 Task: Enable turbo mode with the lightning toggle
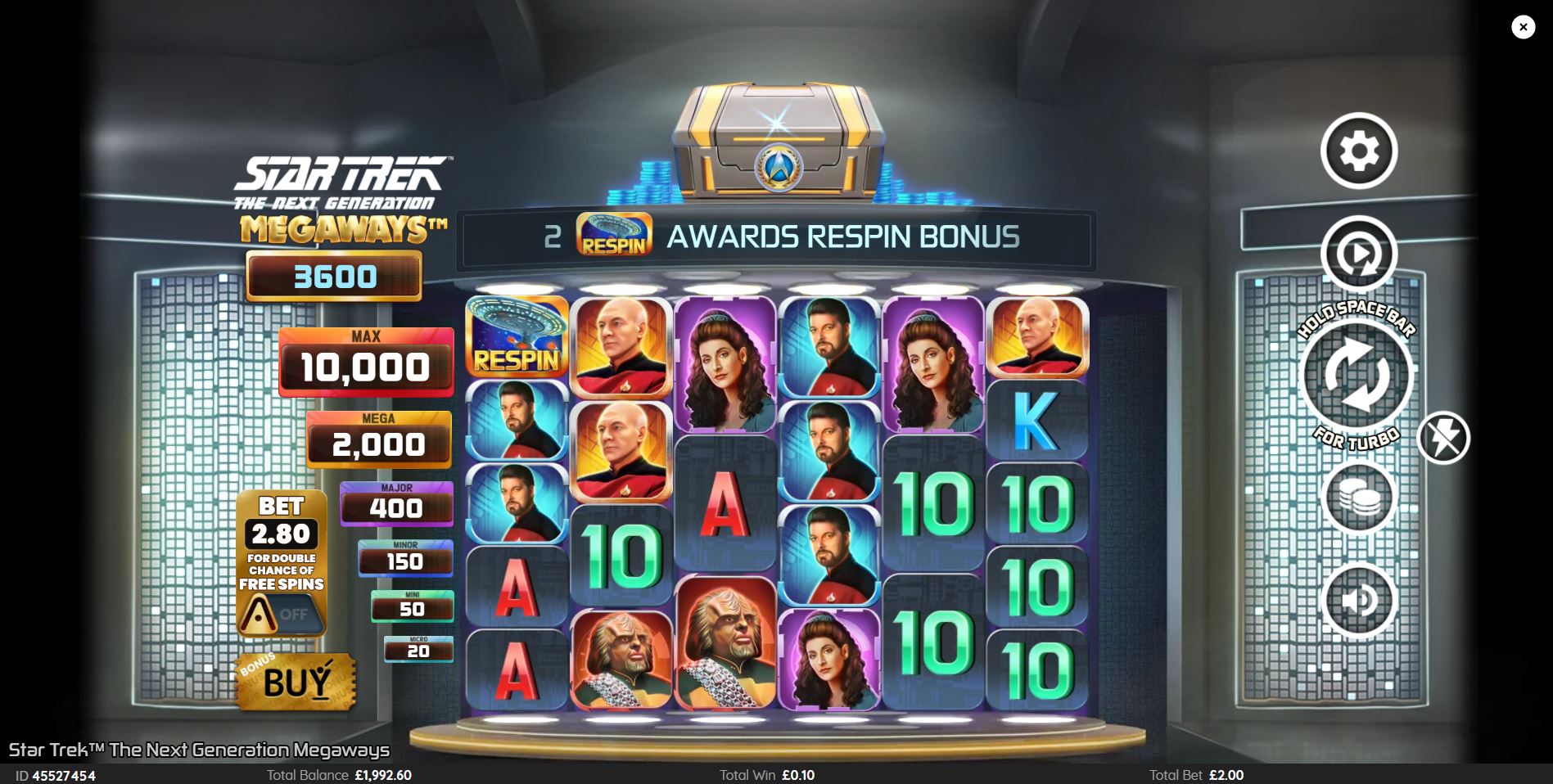pyautogui.click(x=1443, y=438)
